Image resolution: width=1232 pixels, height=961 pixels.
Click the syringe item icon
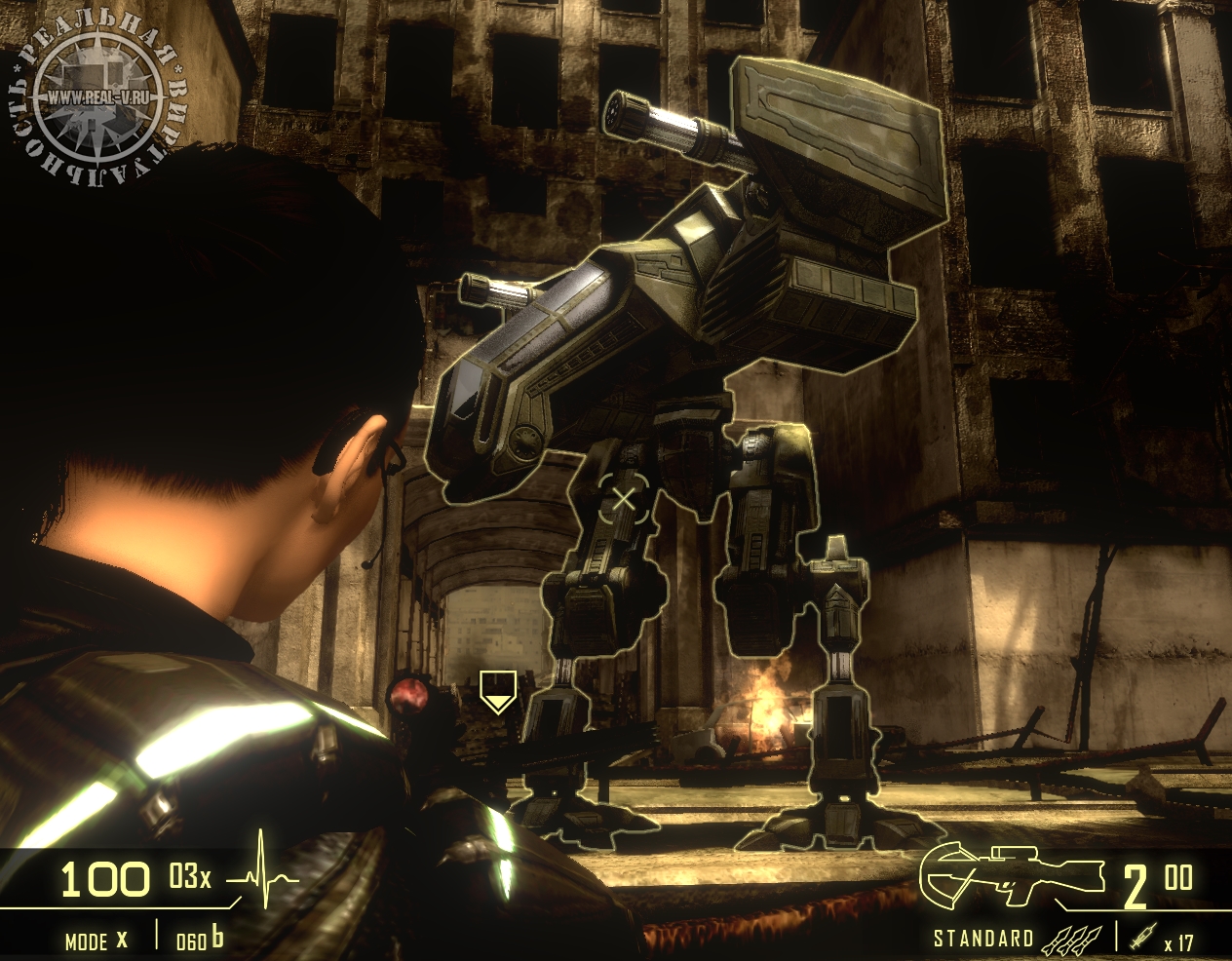click(x=1142, y=938)
